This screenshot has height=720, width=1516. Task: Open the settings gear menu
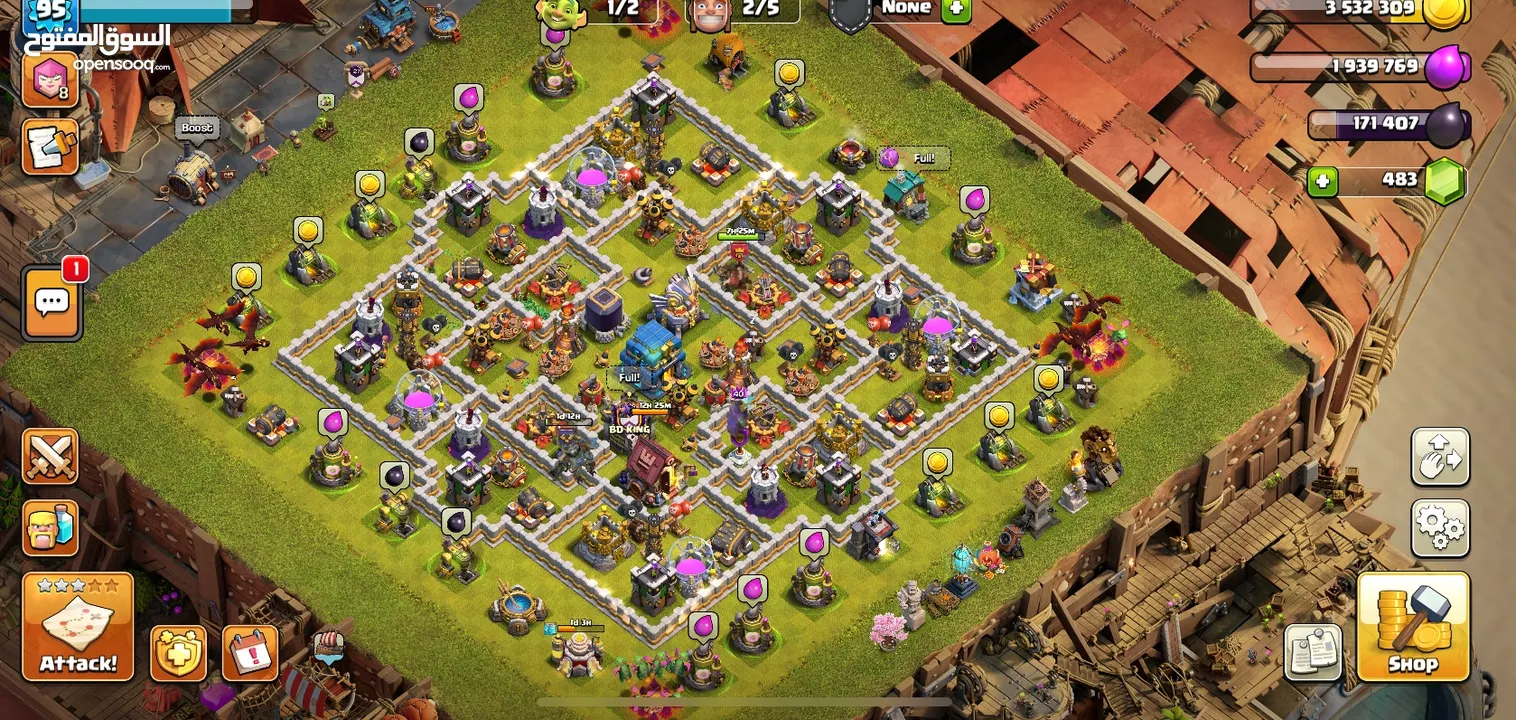(x=1440, y=527)
